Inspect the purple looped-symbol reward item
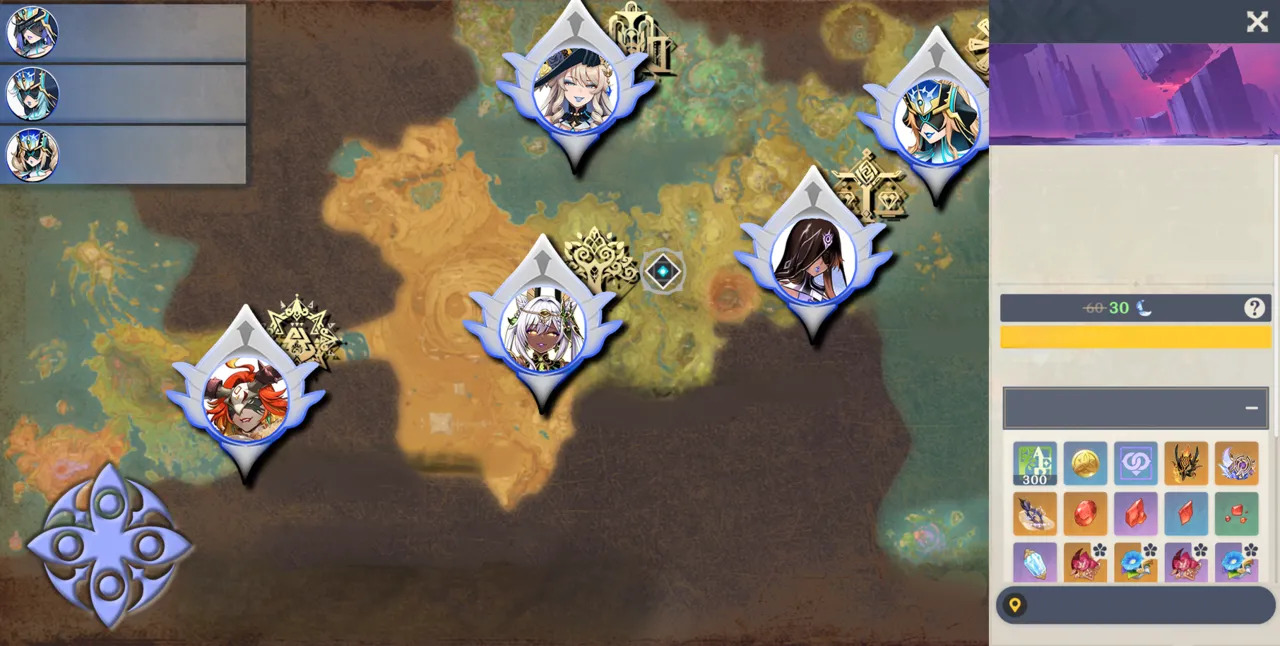 [1136, 464]
